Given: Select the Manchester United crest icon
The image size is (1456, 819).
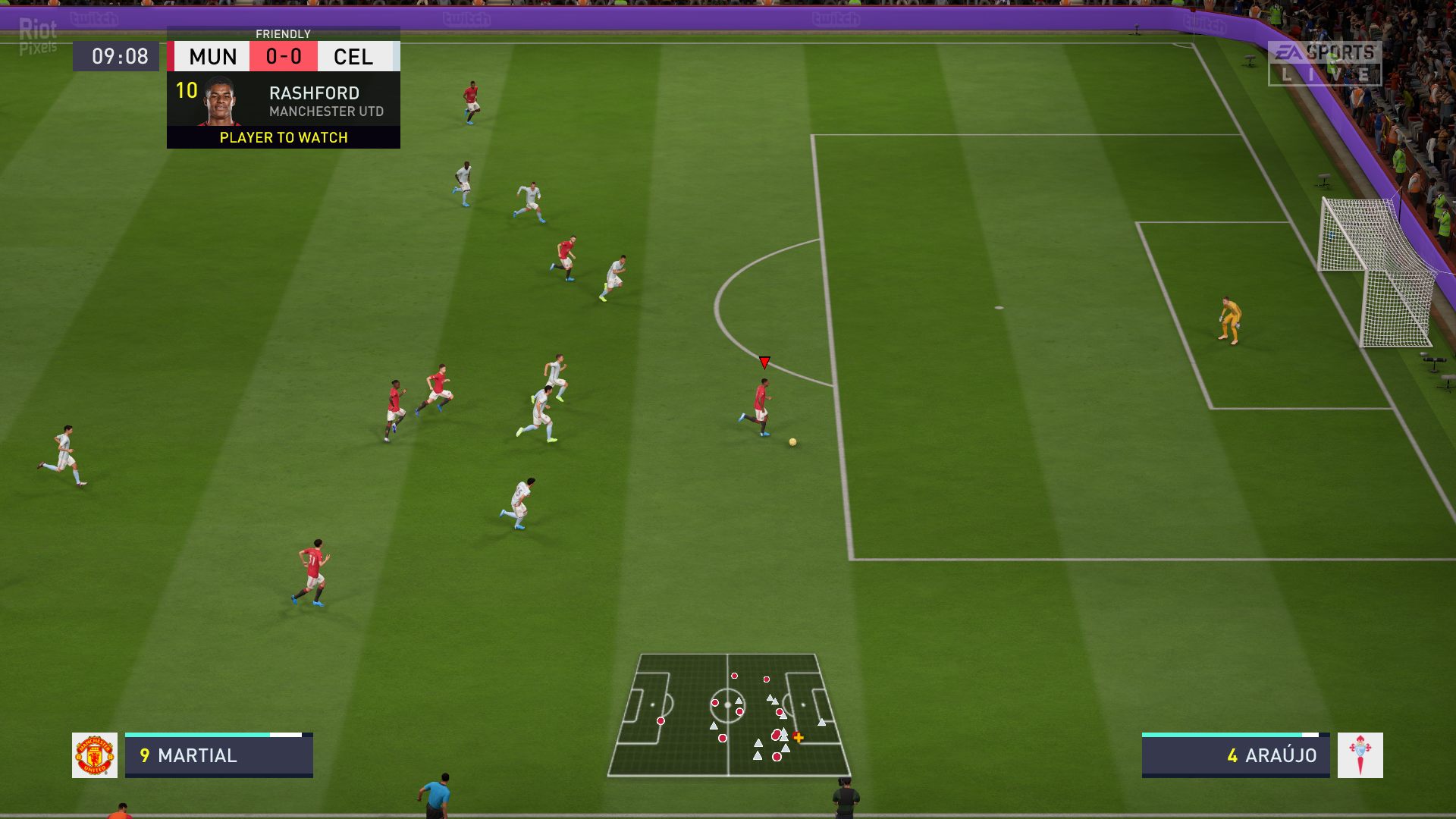Looking at the screenshot, I should click(x=95, y=755).
